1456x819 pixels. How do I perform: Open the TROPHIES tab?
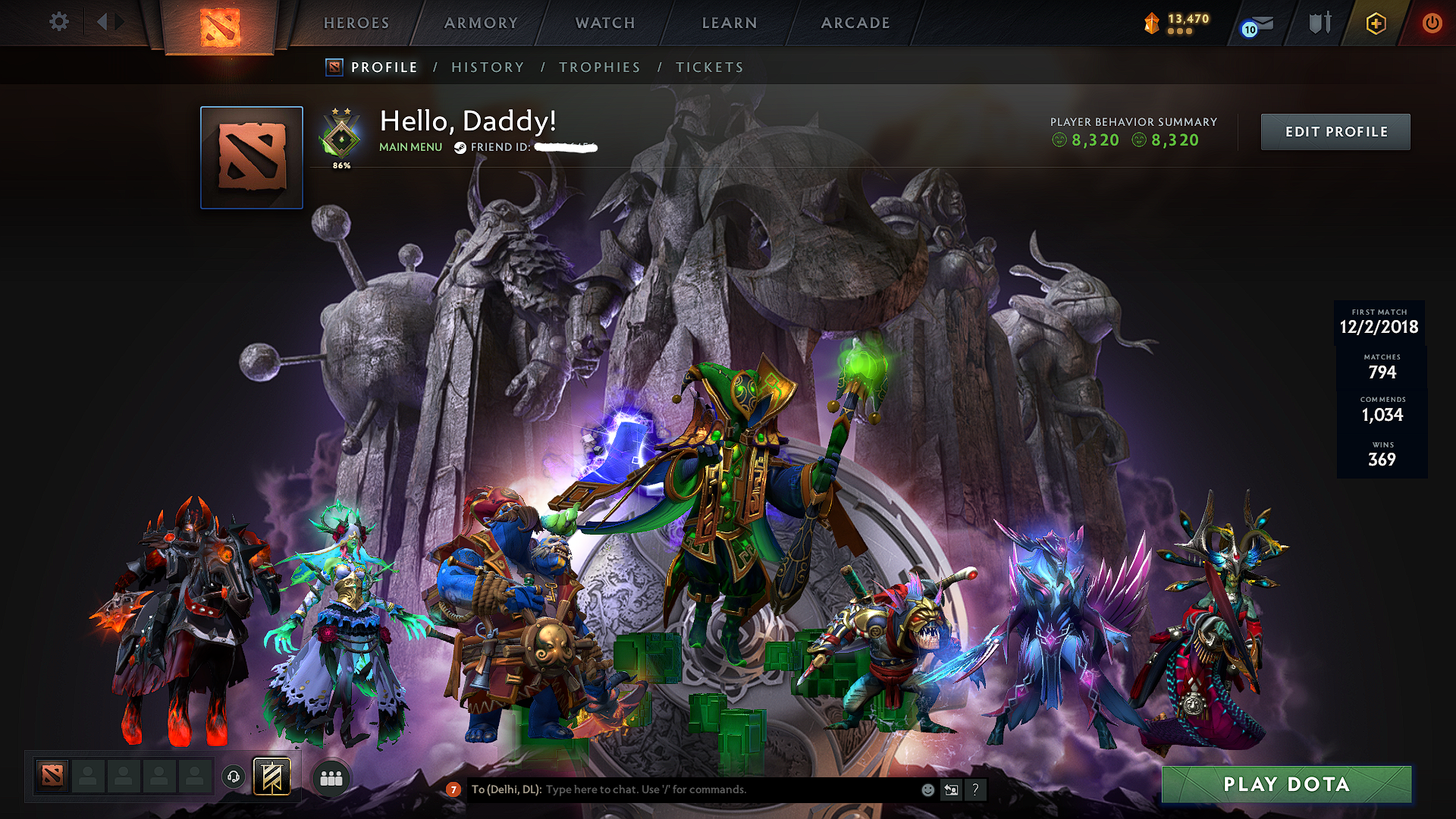[x=599, y=67]
